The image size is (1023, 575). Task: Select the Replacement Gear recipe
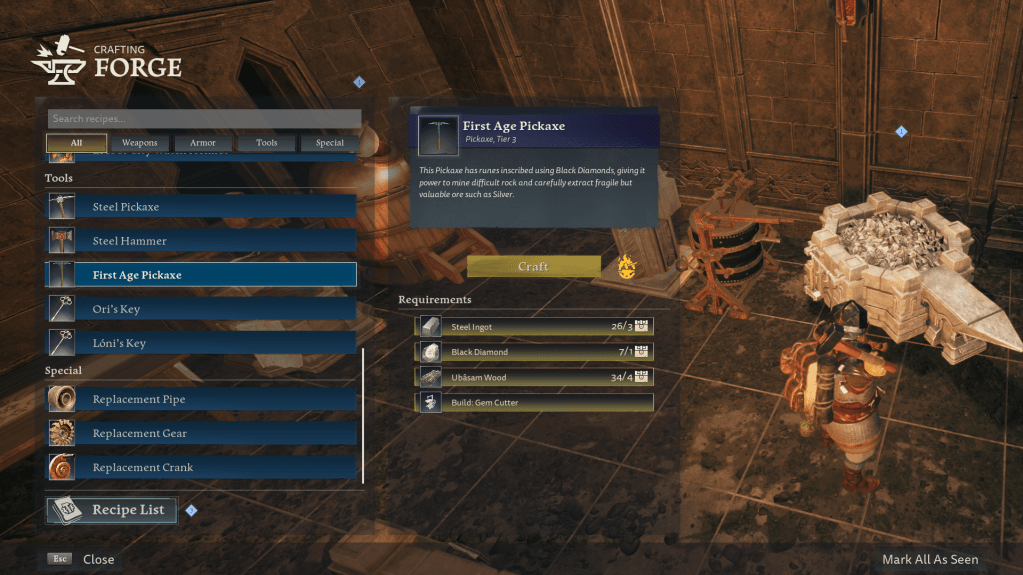coord(202,433)
